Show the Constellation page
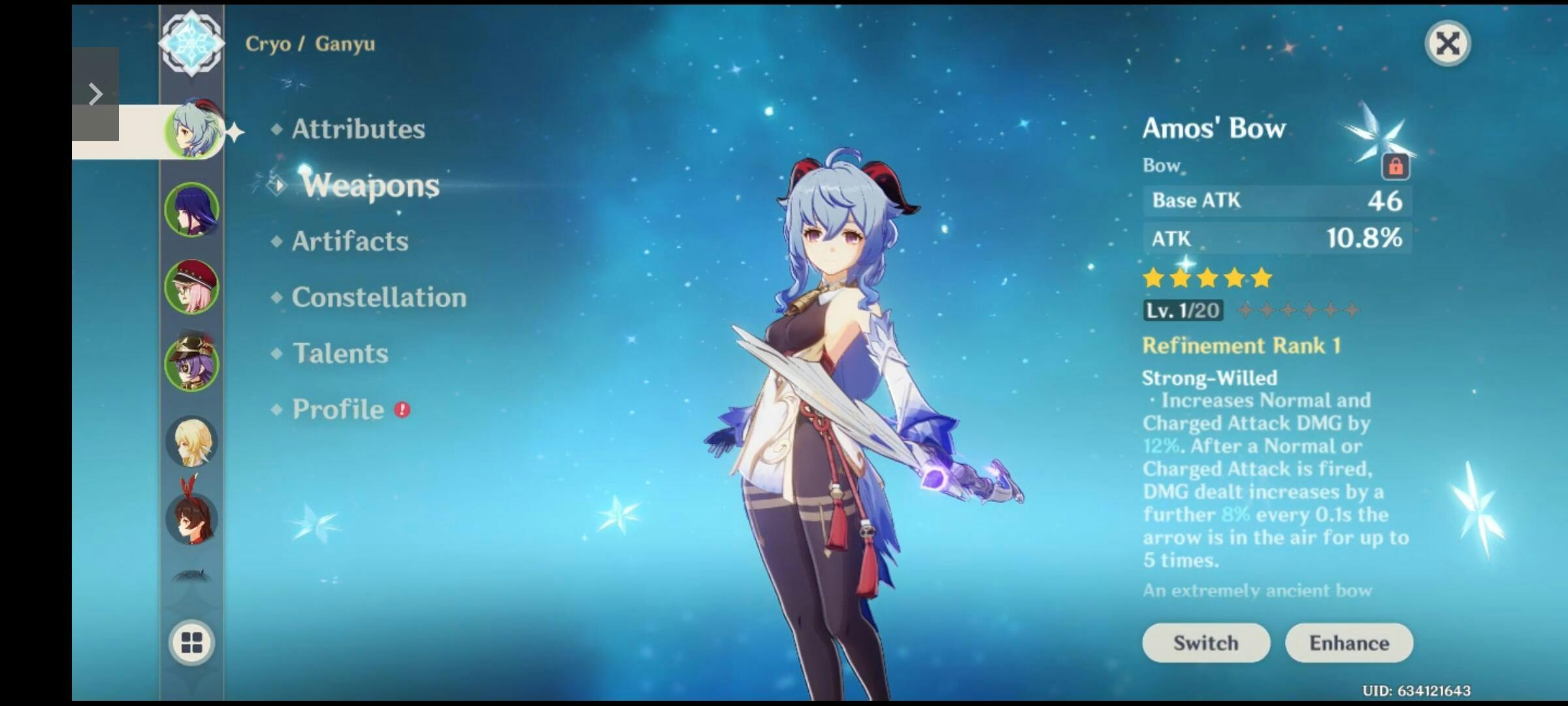1568x706 pixels. (378, 298)
